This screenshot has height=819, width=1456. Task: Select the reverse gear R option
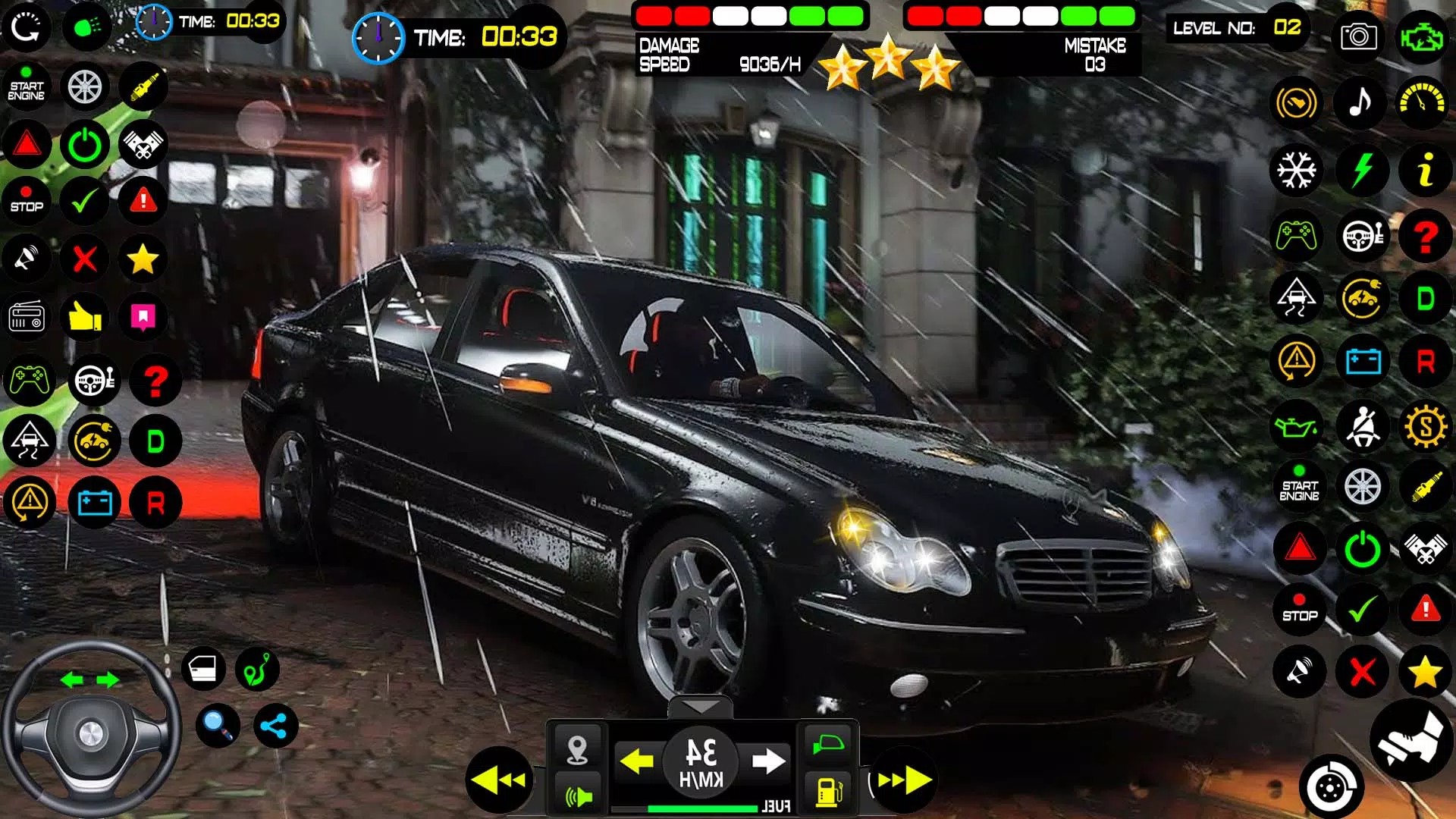(1424, 362)
